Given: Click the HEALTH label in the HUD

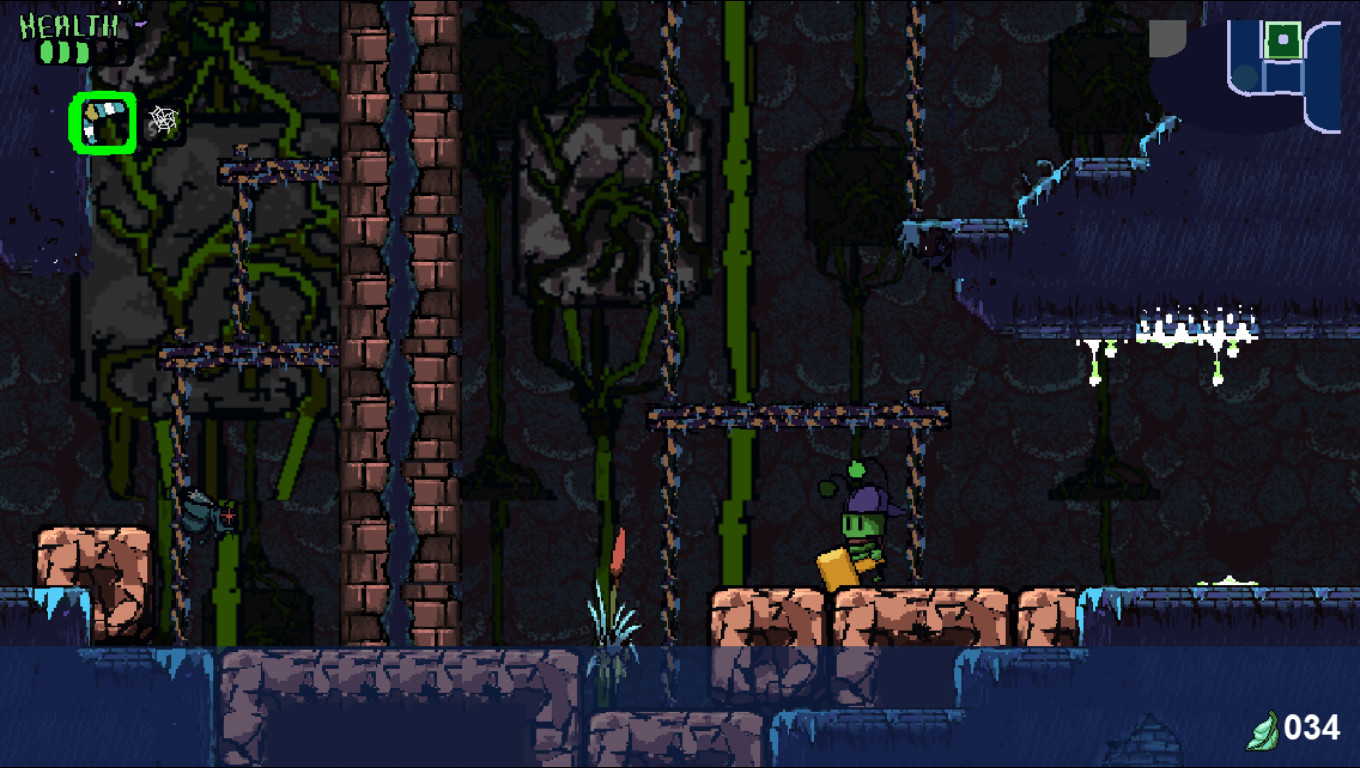Looking at the screenshot, I should pyautogui.click(x=68, y=26).
